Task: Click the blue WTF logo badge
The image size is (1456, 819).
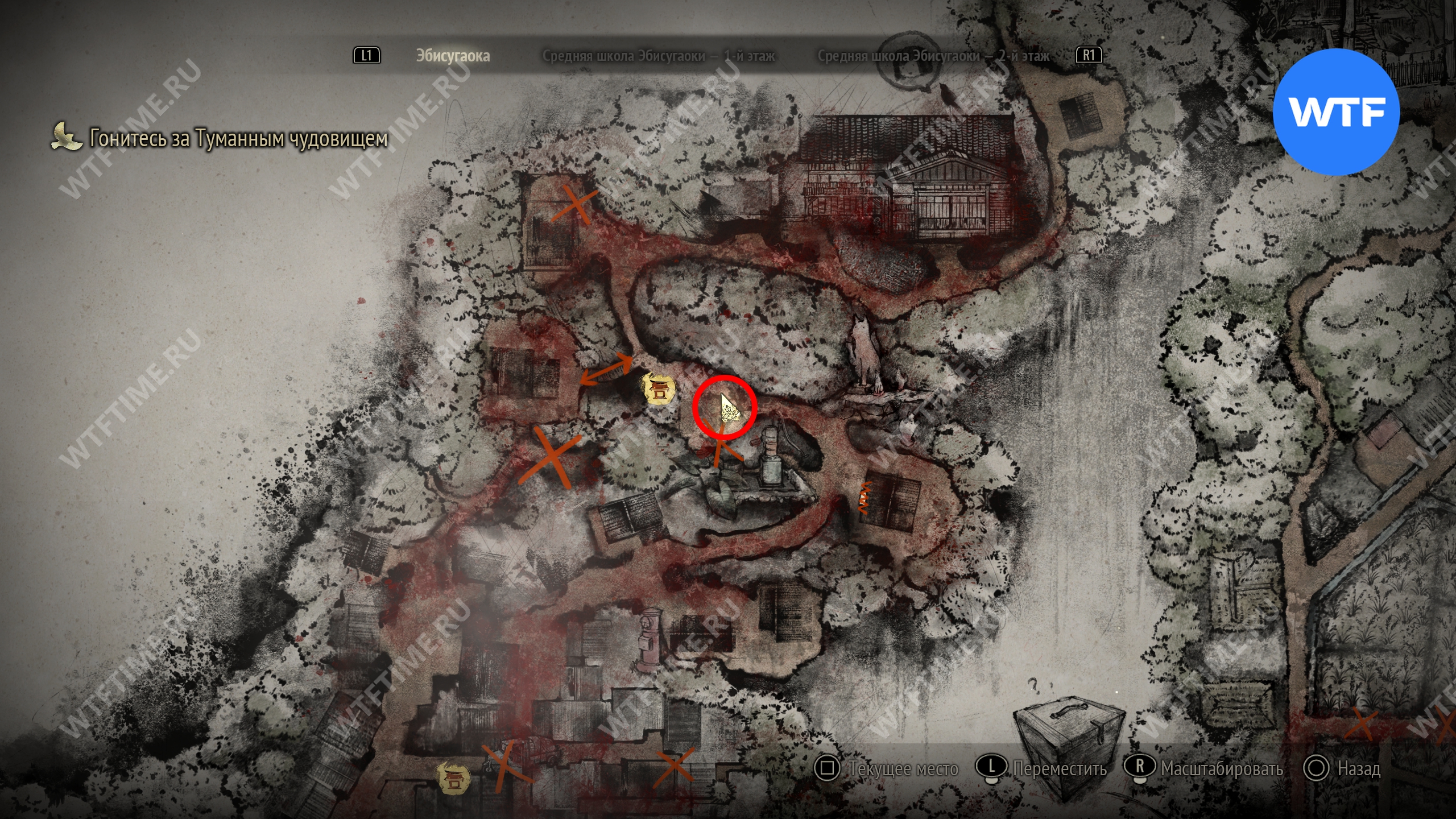Action: pos(1335,112)
